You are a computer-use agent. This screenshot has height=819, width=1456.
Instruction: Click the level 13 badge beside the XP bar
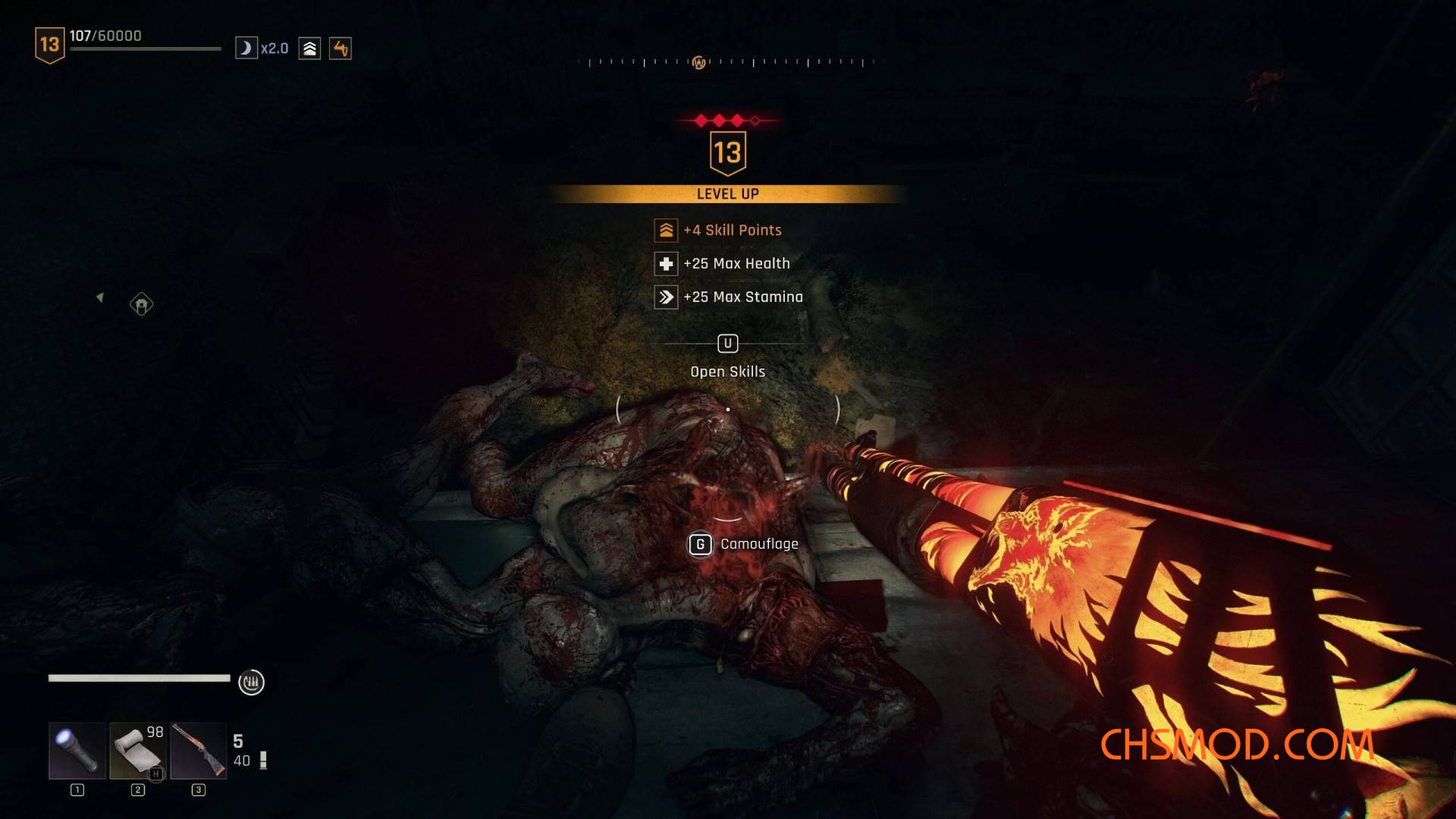49,45
